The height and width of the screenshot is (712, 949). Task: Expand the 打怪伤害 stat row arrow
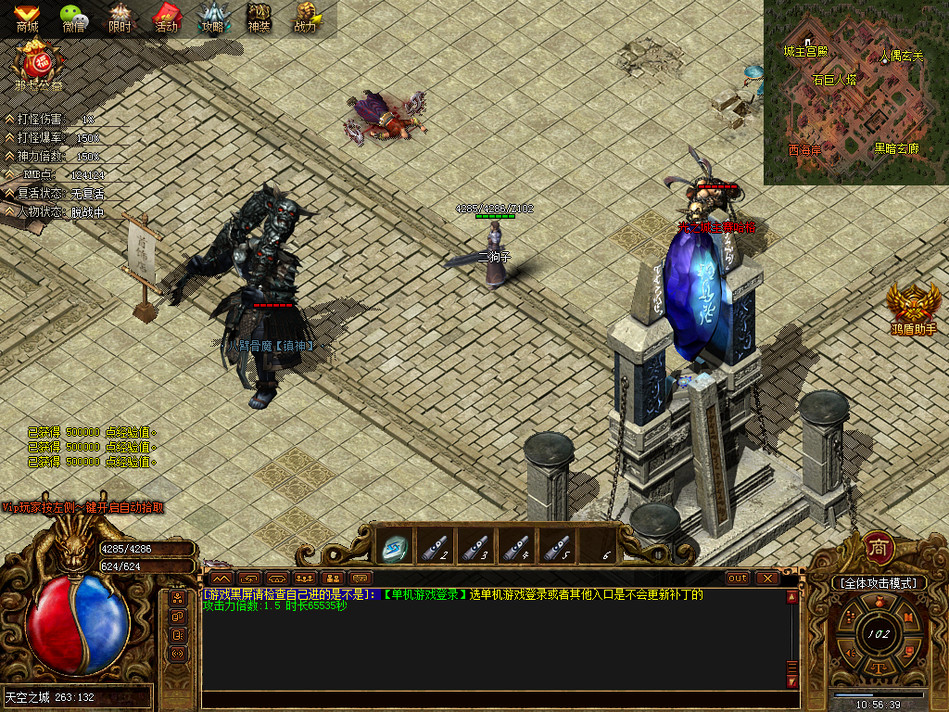click(x=9, y=119)
